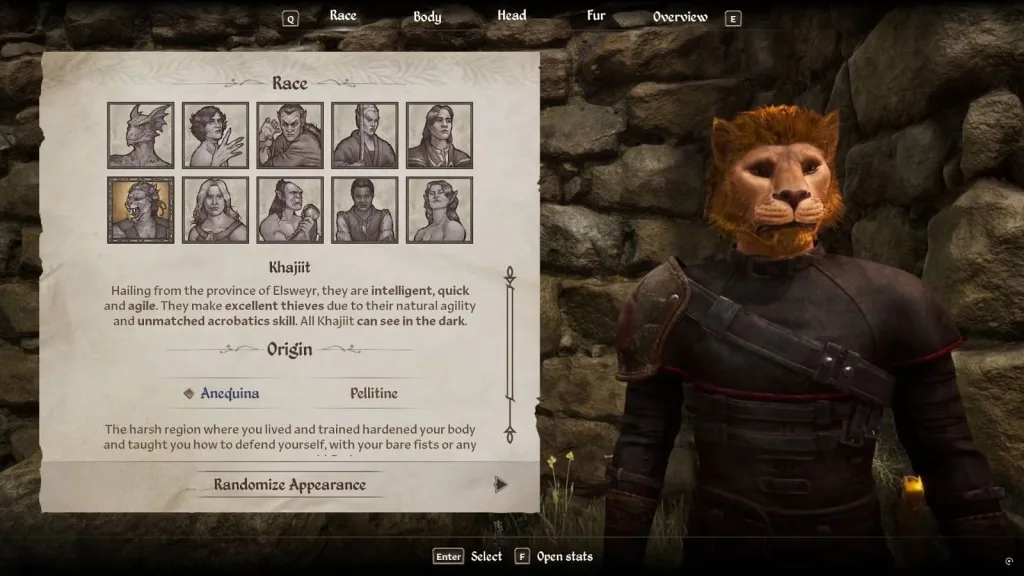Viewport: 1024px width, 576px height.
Task: Choose the Redguard race portrait
Action: [x=365, y=210]
